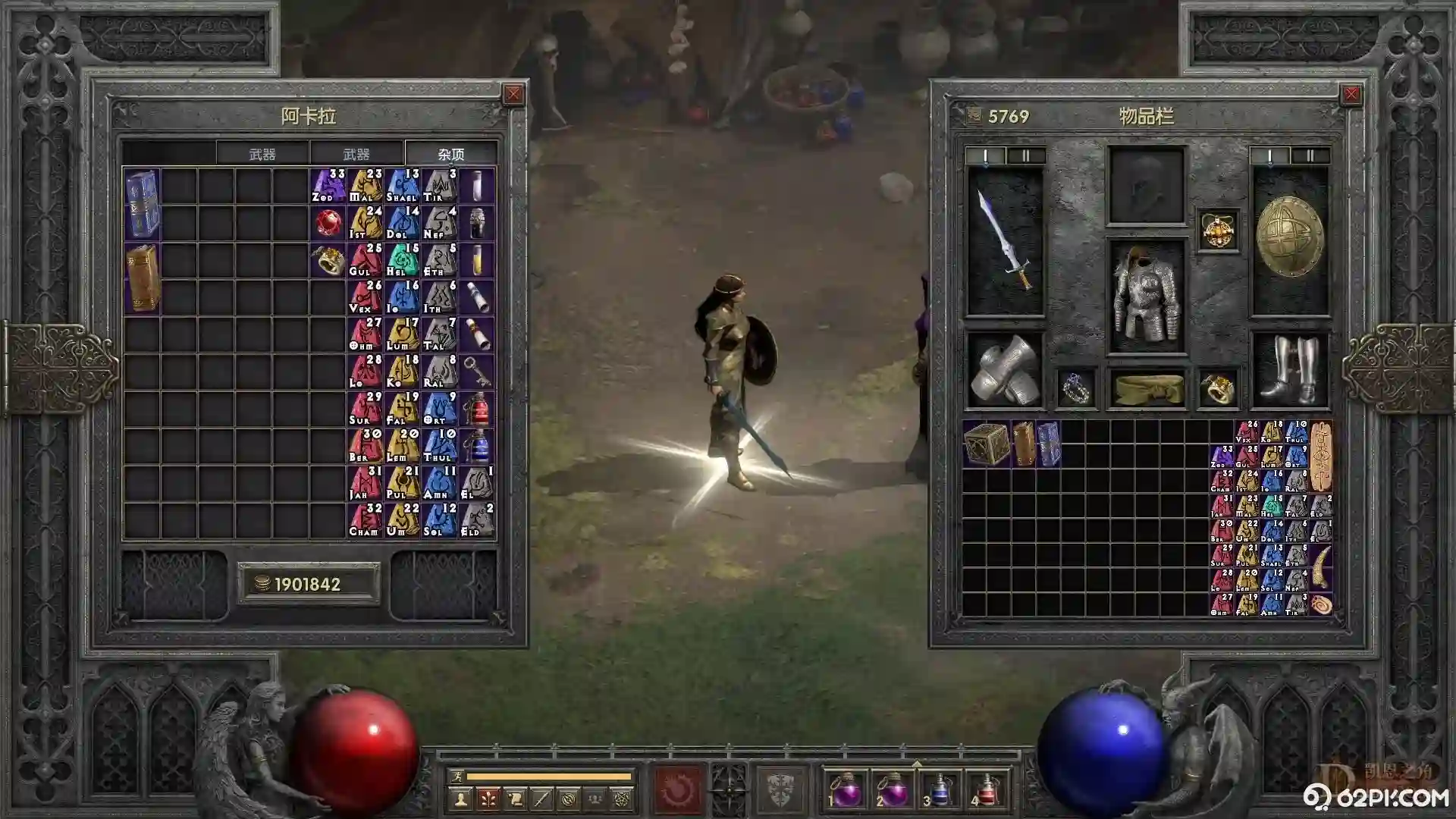Screen dimensions: 1456x819
Task: Close the inventory panel
Action: point(1351,94)
